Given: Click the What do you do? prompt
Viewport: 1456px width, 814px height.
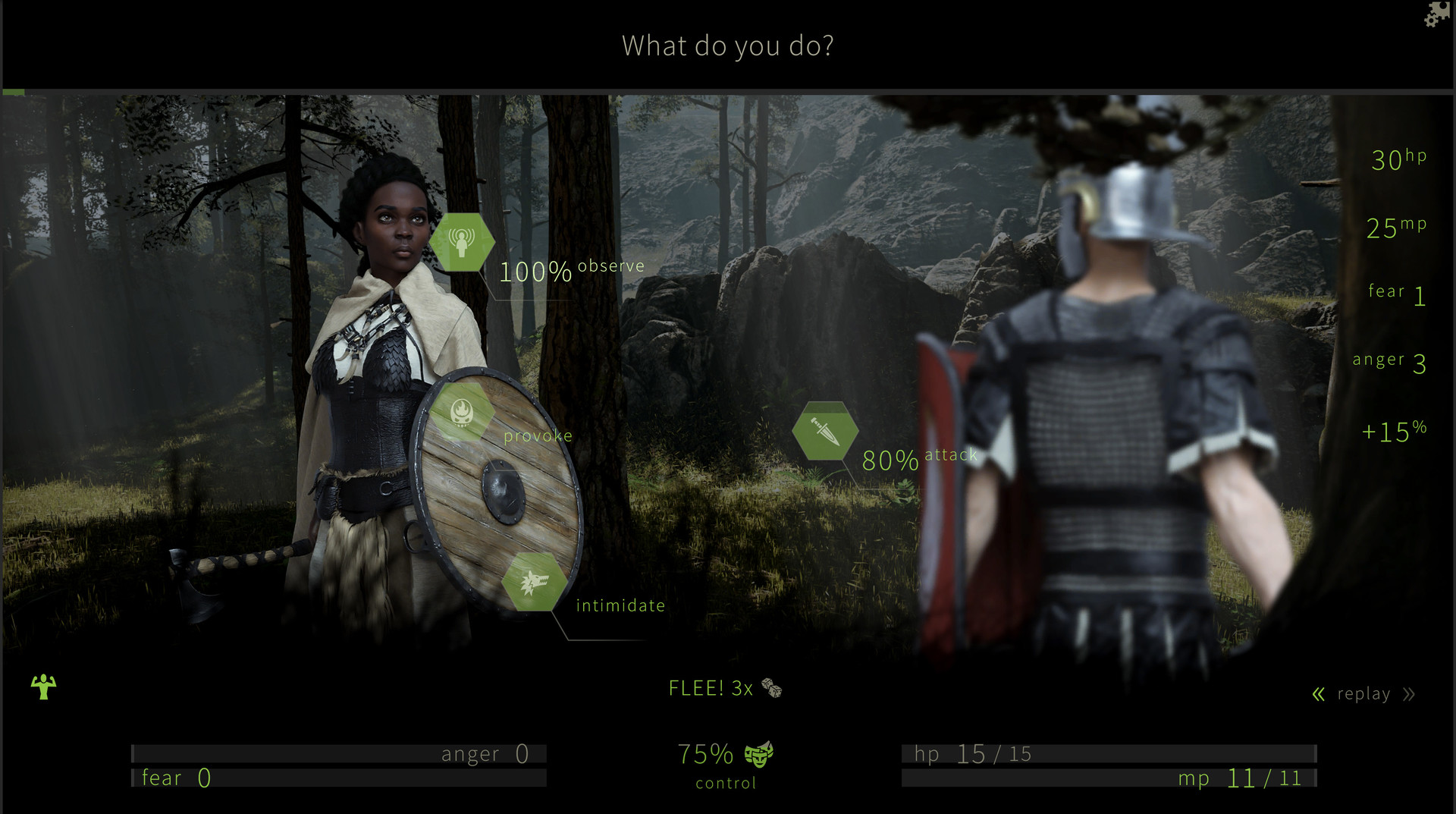Looking at the screenshot, I should tap(728, 46).
